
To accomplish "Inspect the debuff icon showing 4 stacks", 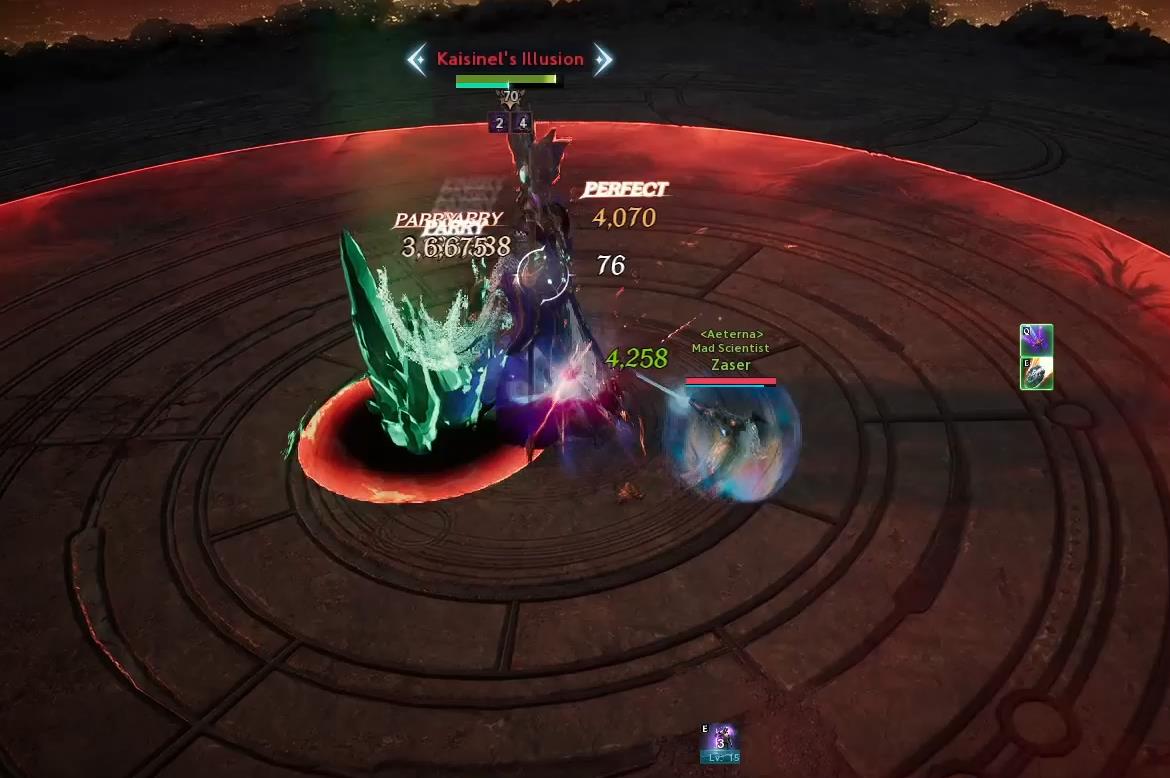I will [x=521, y=124].
